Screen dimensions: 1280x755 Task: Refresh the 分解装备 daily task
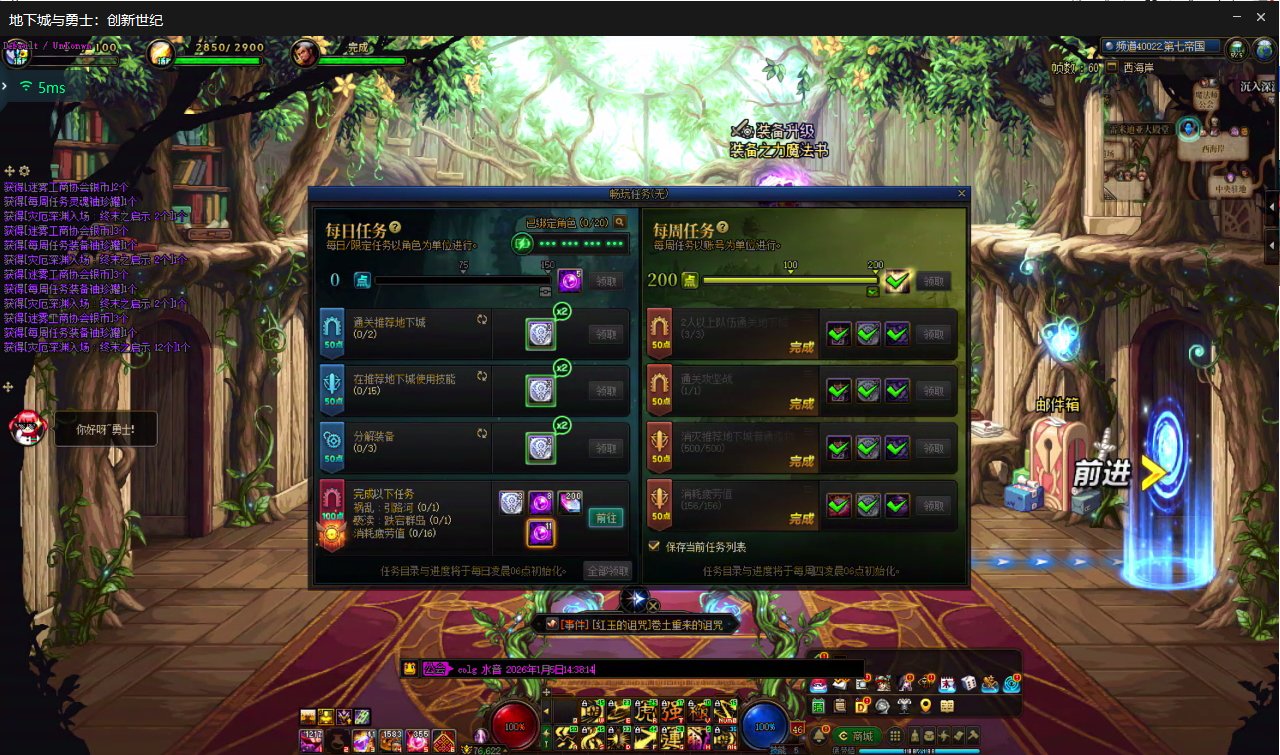[482, 434]
